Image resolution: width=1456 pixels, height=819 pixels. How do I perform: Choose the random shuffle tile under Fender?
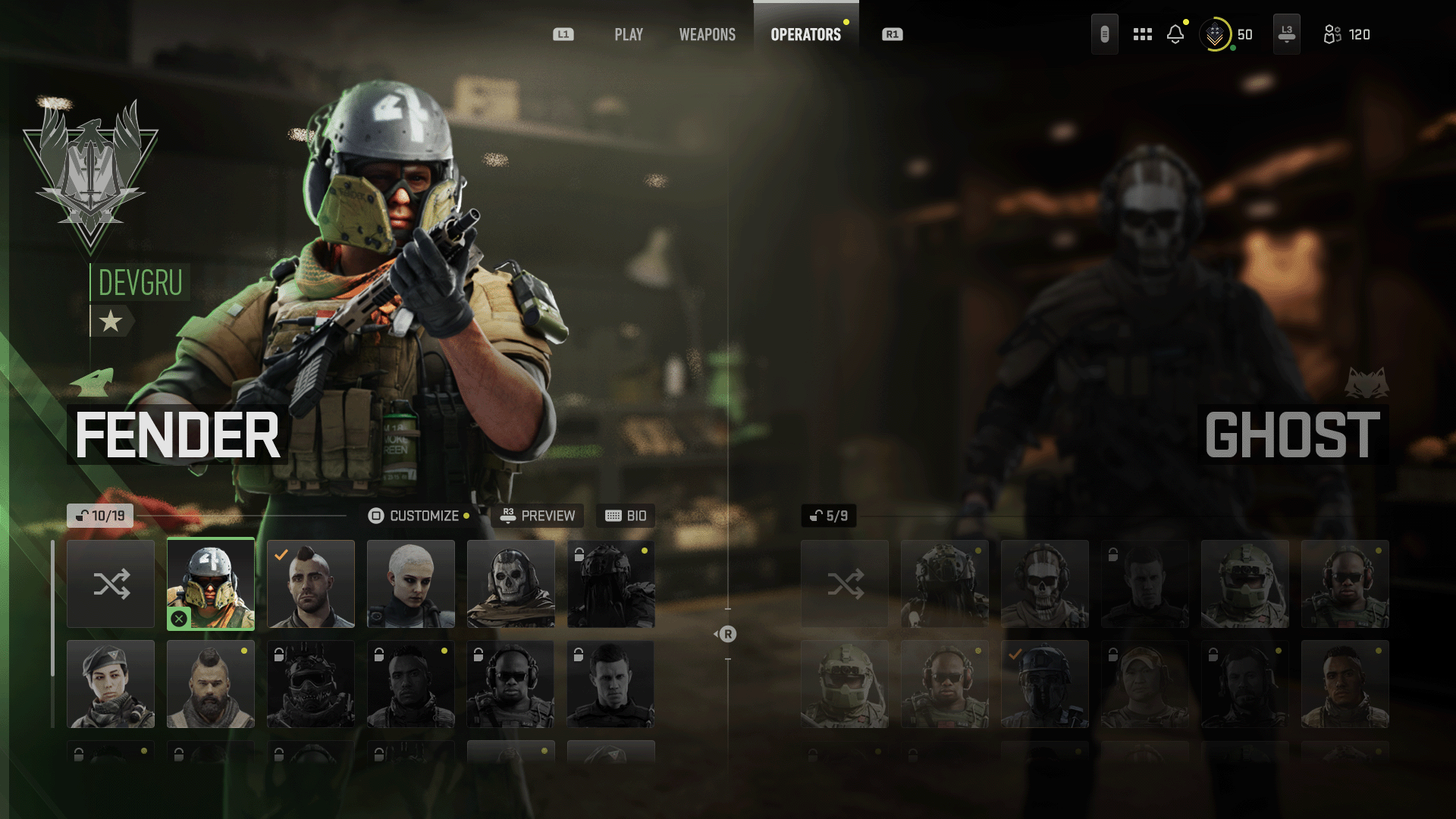[111, 584]
